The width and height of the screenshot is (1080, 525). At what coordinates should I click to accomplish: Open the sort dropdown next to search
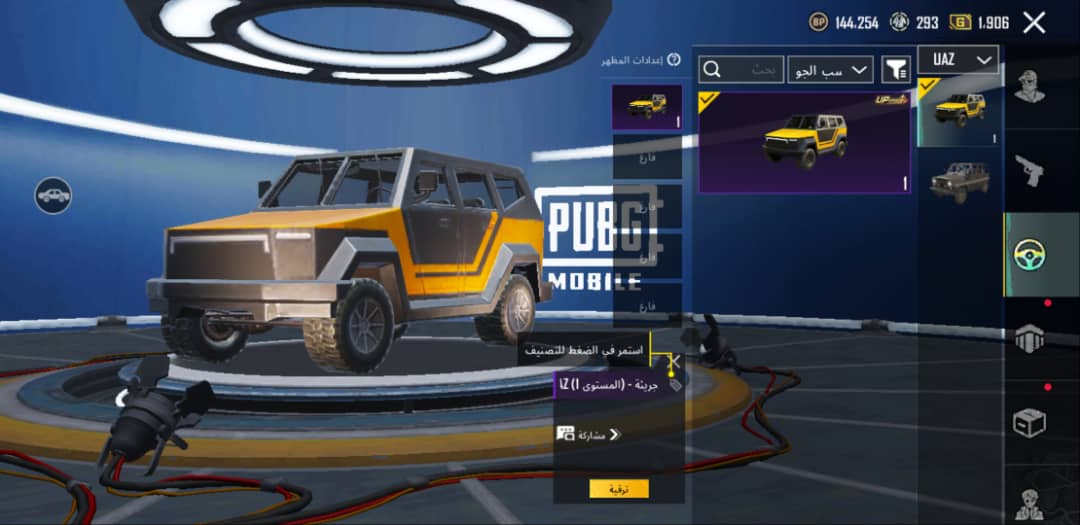[830, 69]
